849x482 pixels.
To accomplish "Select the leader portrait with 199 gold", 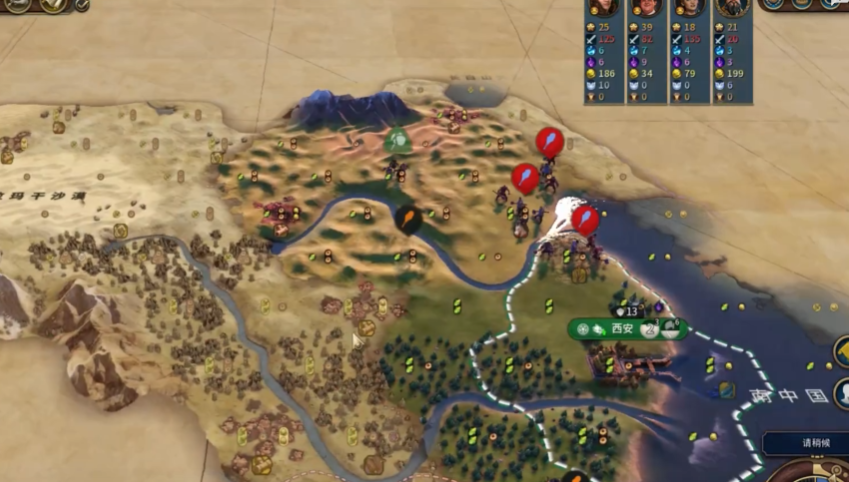I will click(732, 6).
